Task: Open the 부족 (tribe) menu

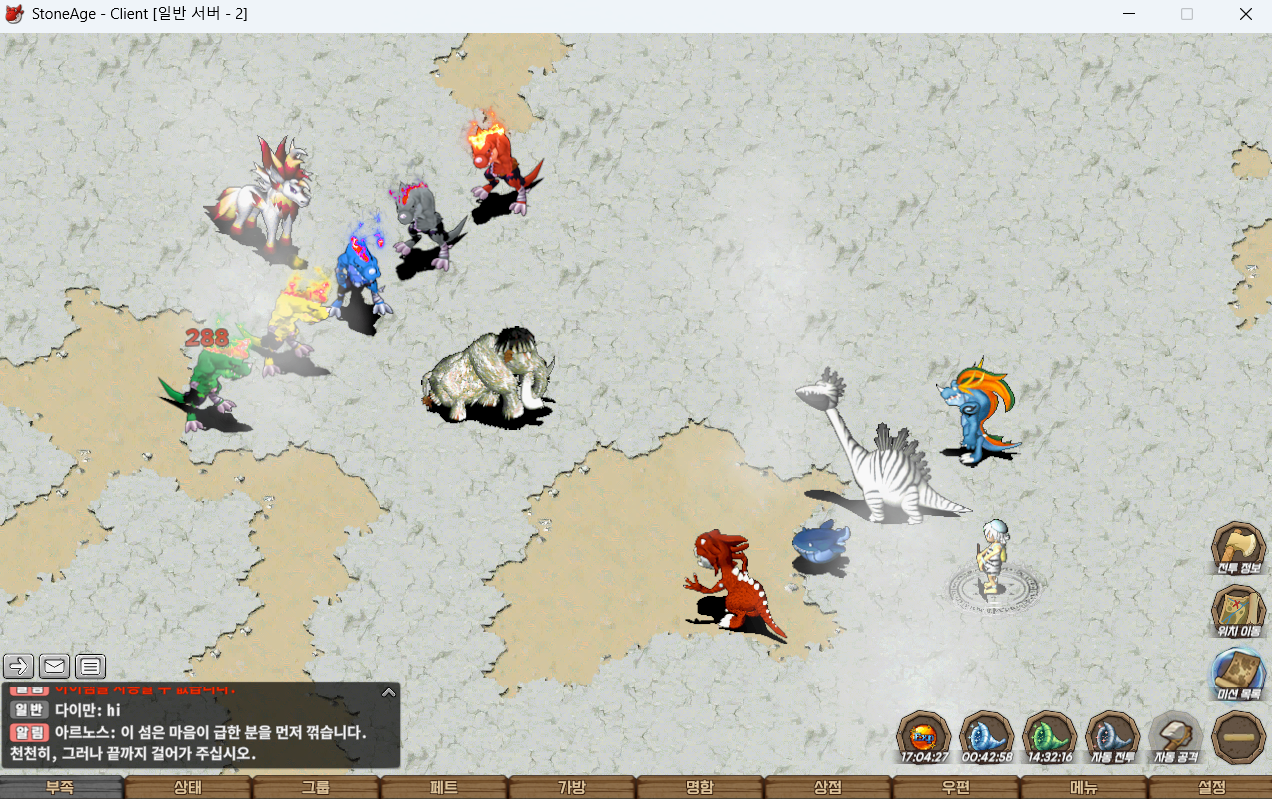Action: click(60, 788)
